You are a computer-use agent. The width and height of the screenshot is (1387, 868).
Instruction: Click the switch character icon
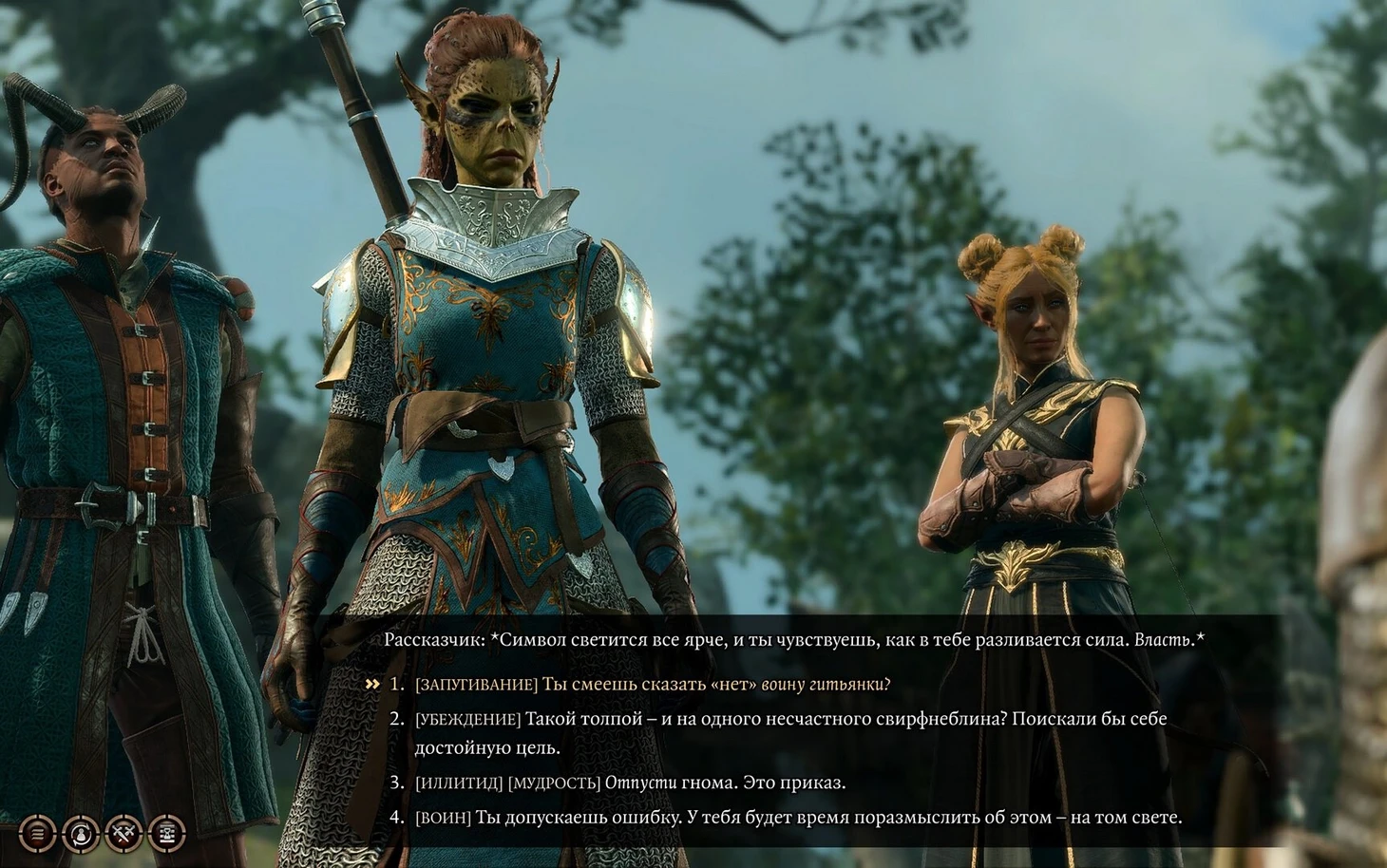coord(81,834)
